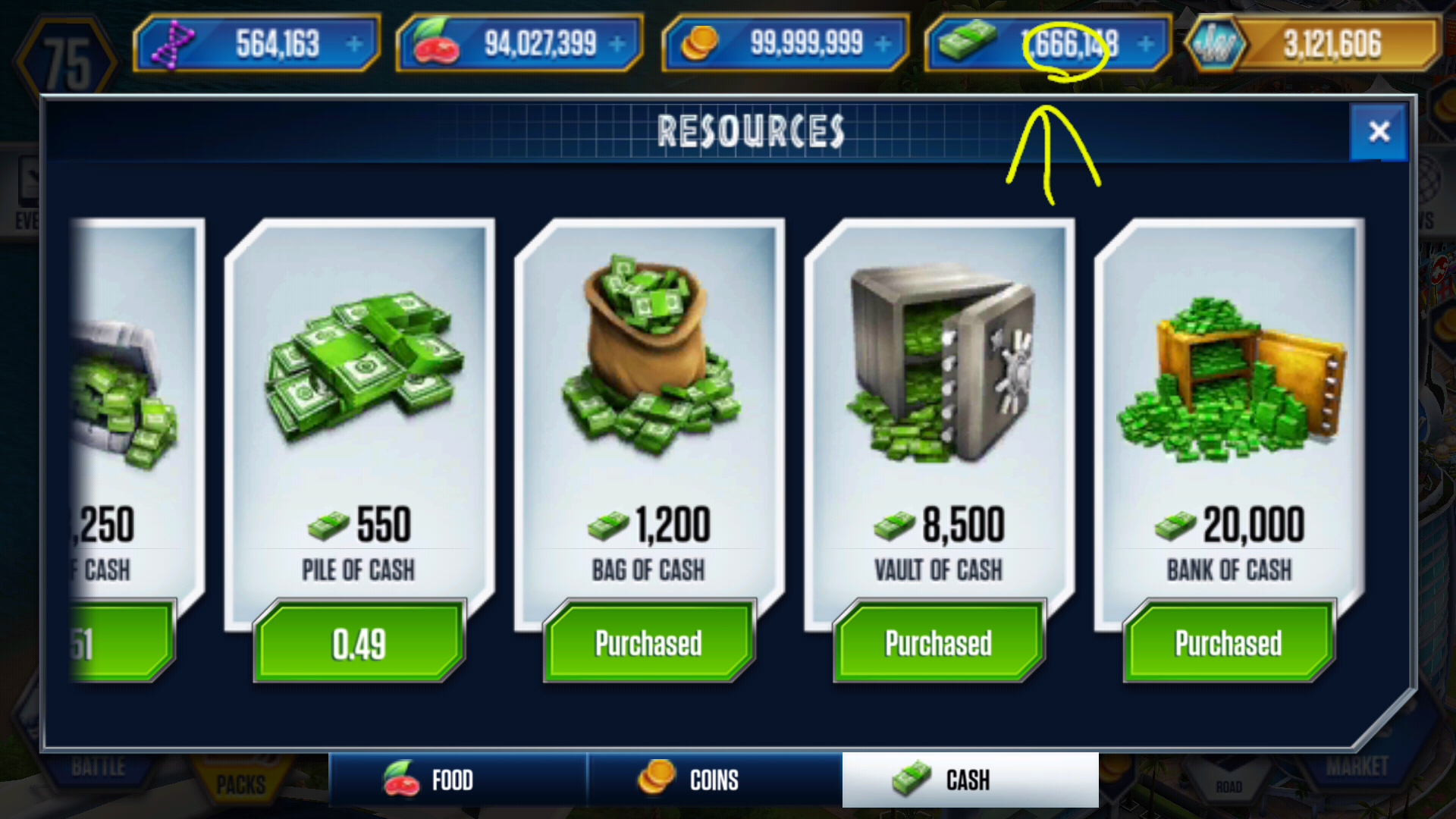Click the Bag of Cash Purchased button
The height and width of the screenshot is (819, 1456).
click(x=648, y=643)
